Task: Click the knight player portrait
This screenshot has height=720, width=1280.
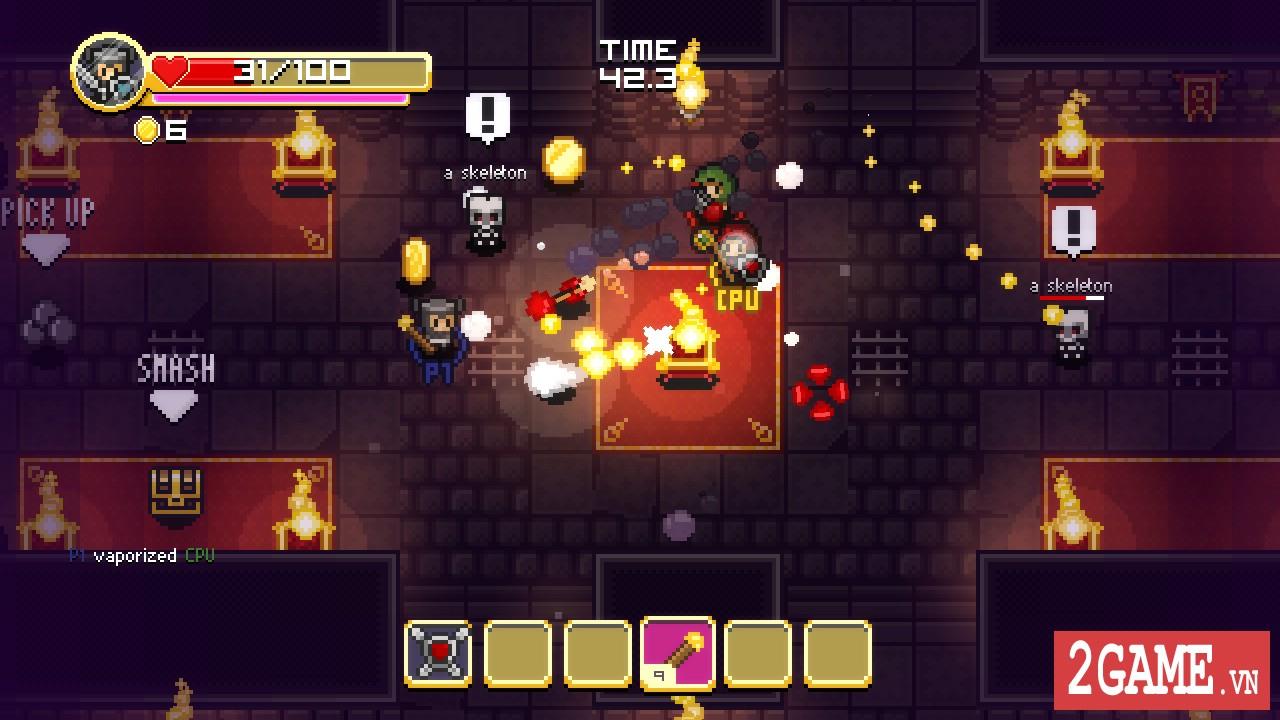Action: click(x=108, y=73)
